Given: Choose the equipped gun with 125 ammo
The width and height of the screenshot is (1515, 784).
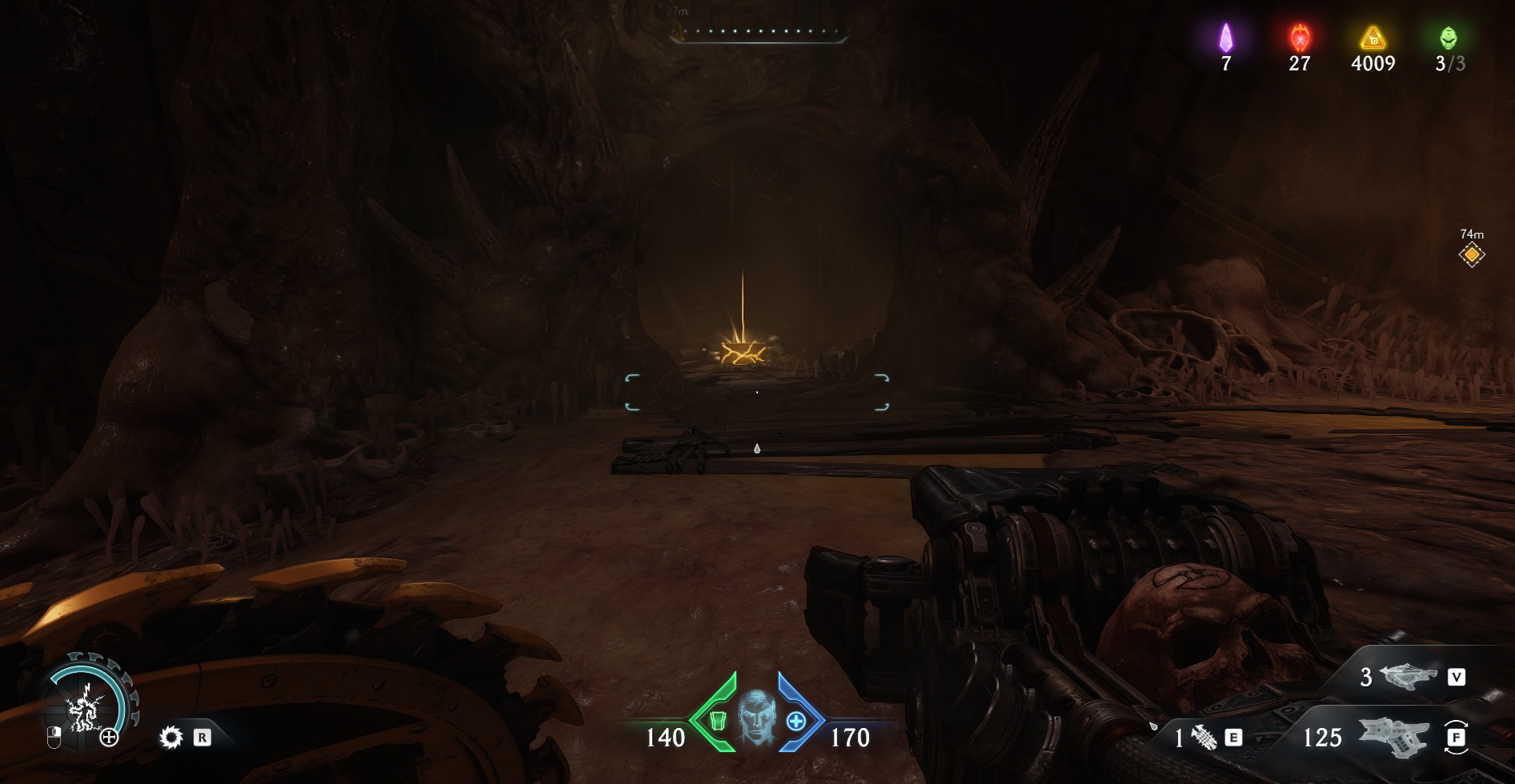Looking at the screenshot, I should (x=1393, y=736).
